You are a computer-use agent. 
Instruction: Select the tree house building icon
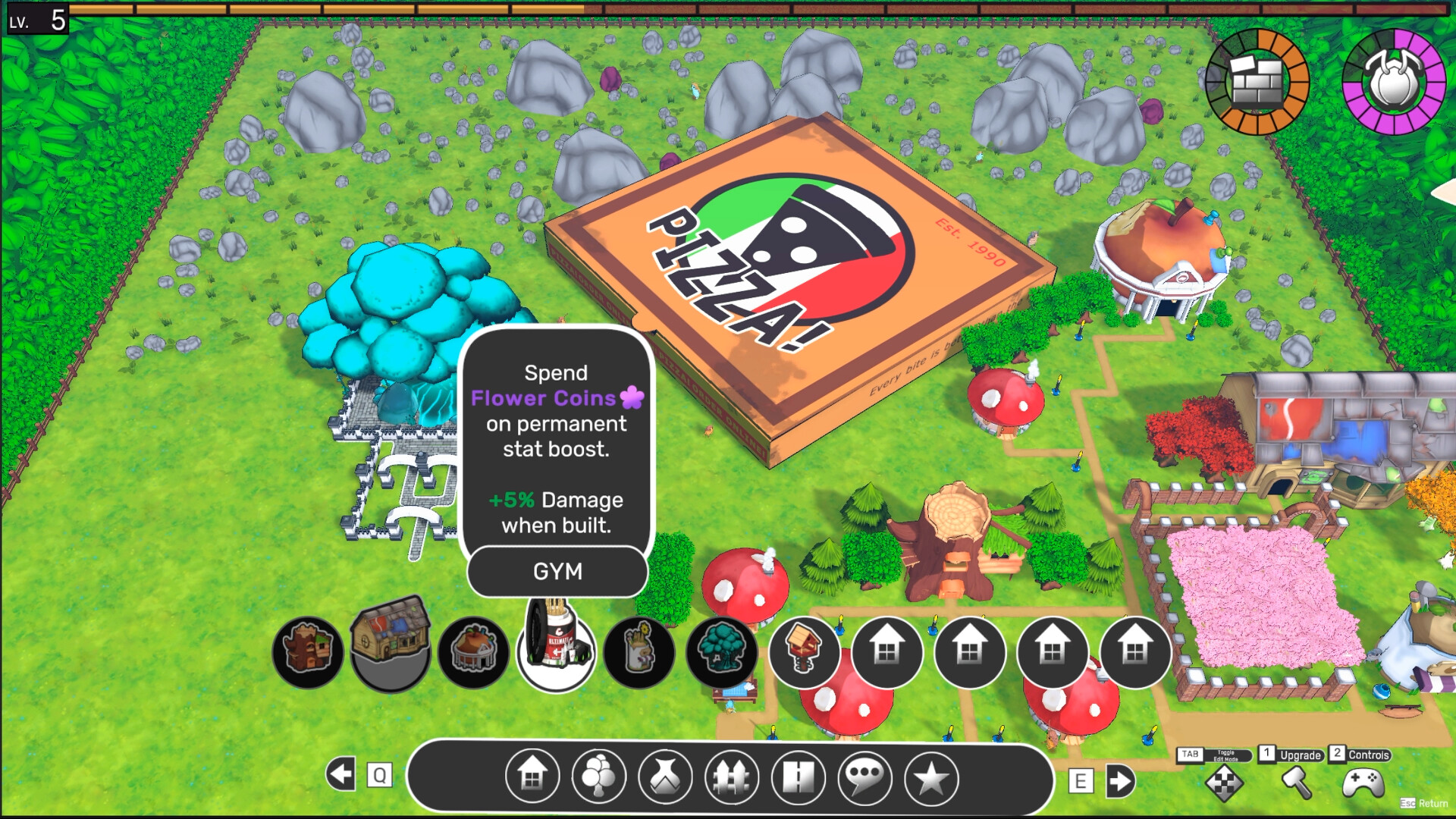(x=307, y=651)
